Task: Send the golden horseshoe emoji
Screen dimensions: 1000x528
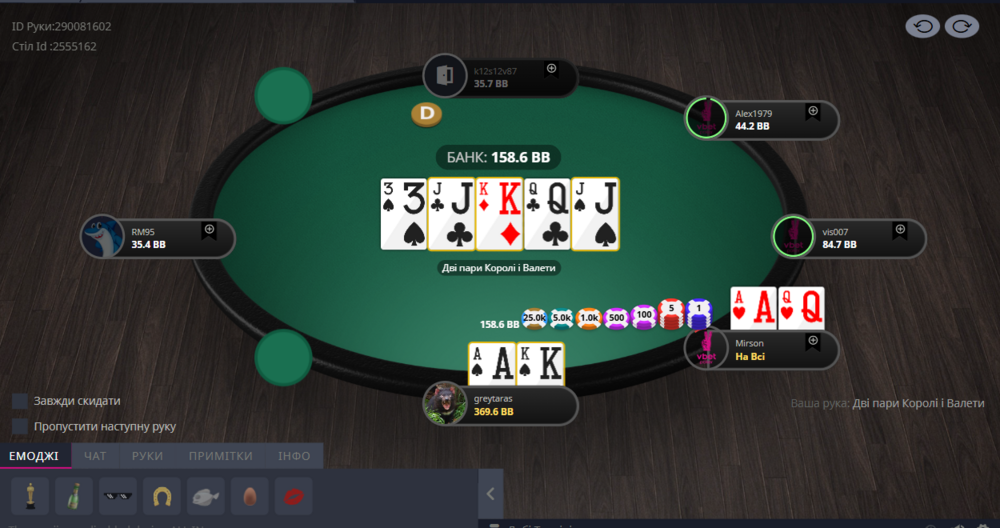Action: click(162, 495)
